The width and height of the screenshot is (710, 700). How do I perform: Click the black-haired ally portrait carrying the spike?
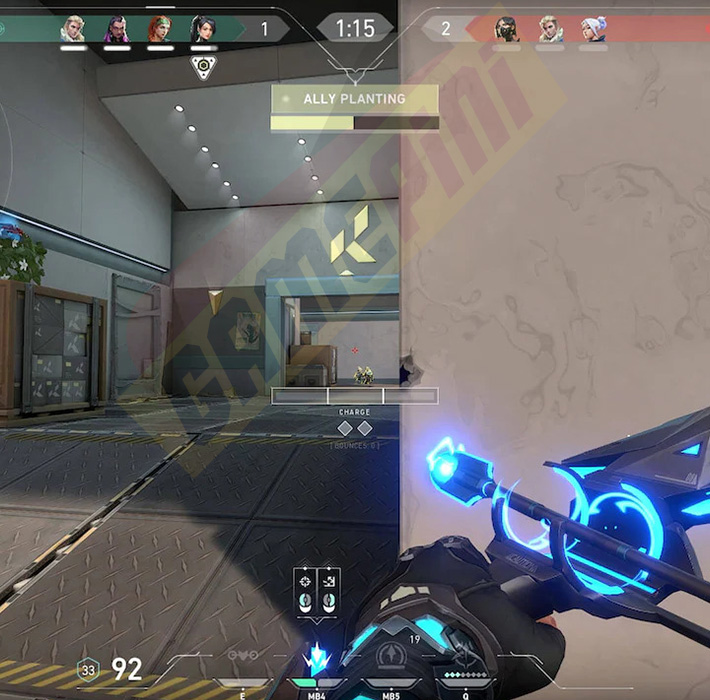203,28
